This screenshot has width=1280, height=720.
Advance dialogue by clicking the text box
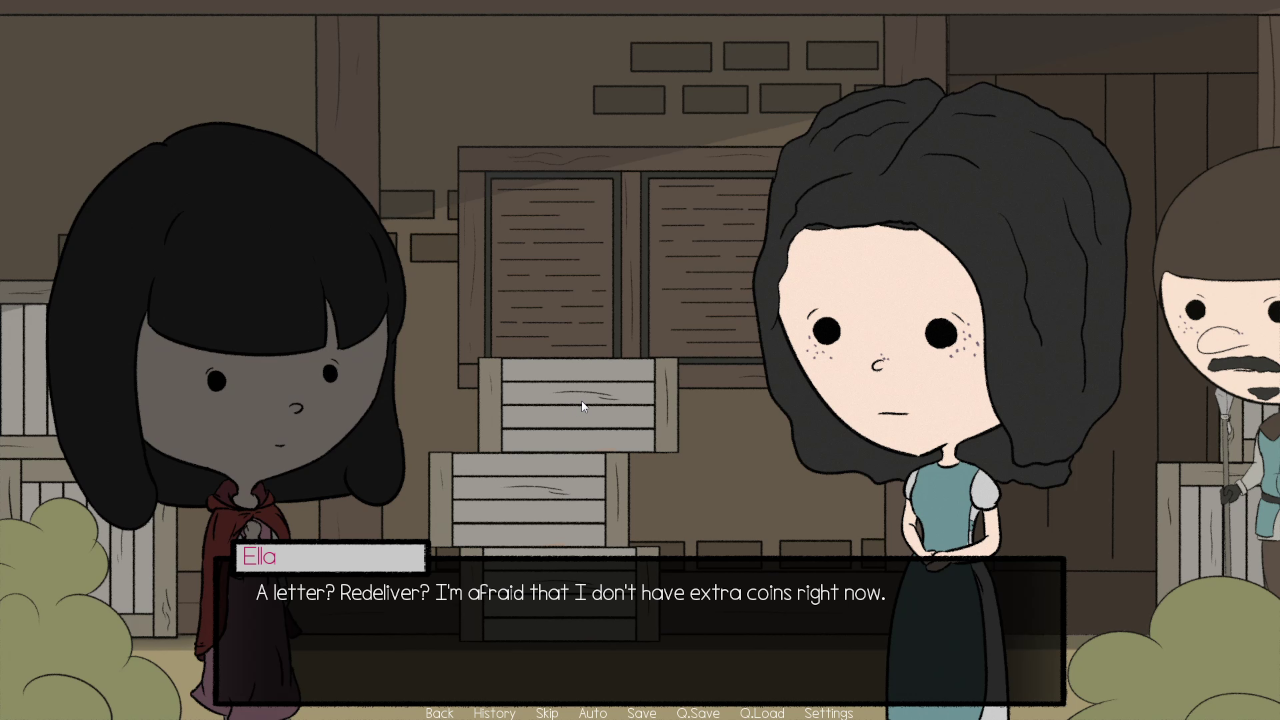click(x=640, y=640)
